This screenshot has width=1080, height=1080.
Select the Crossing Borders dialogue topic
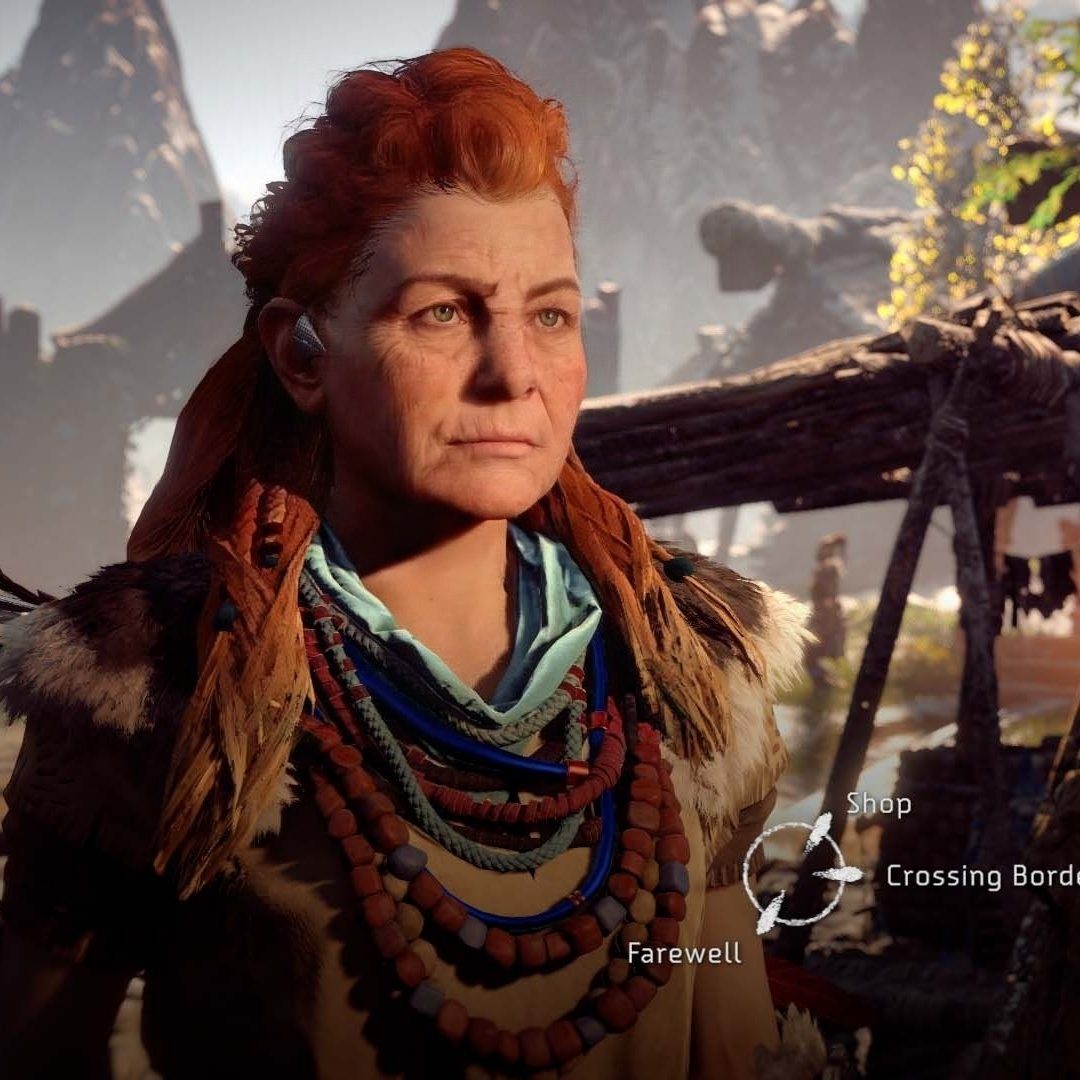pos(982,876)
